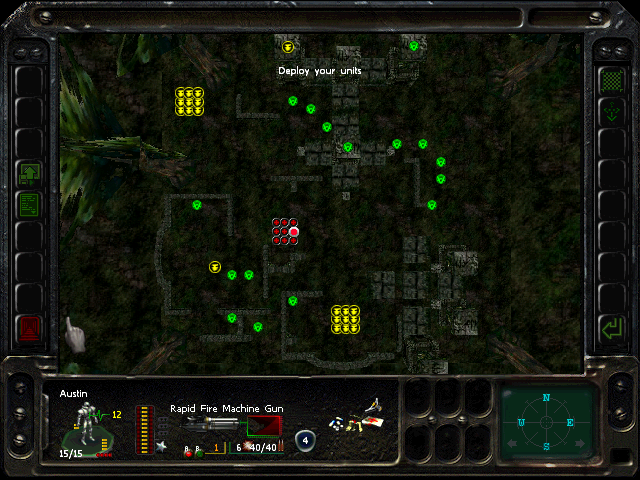Click the star rank icon
This screenshot has height=480, width=640.
(159, 447)
